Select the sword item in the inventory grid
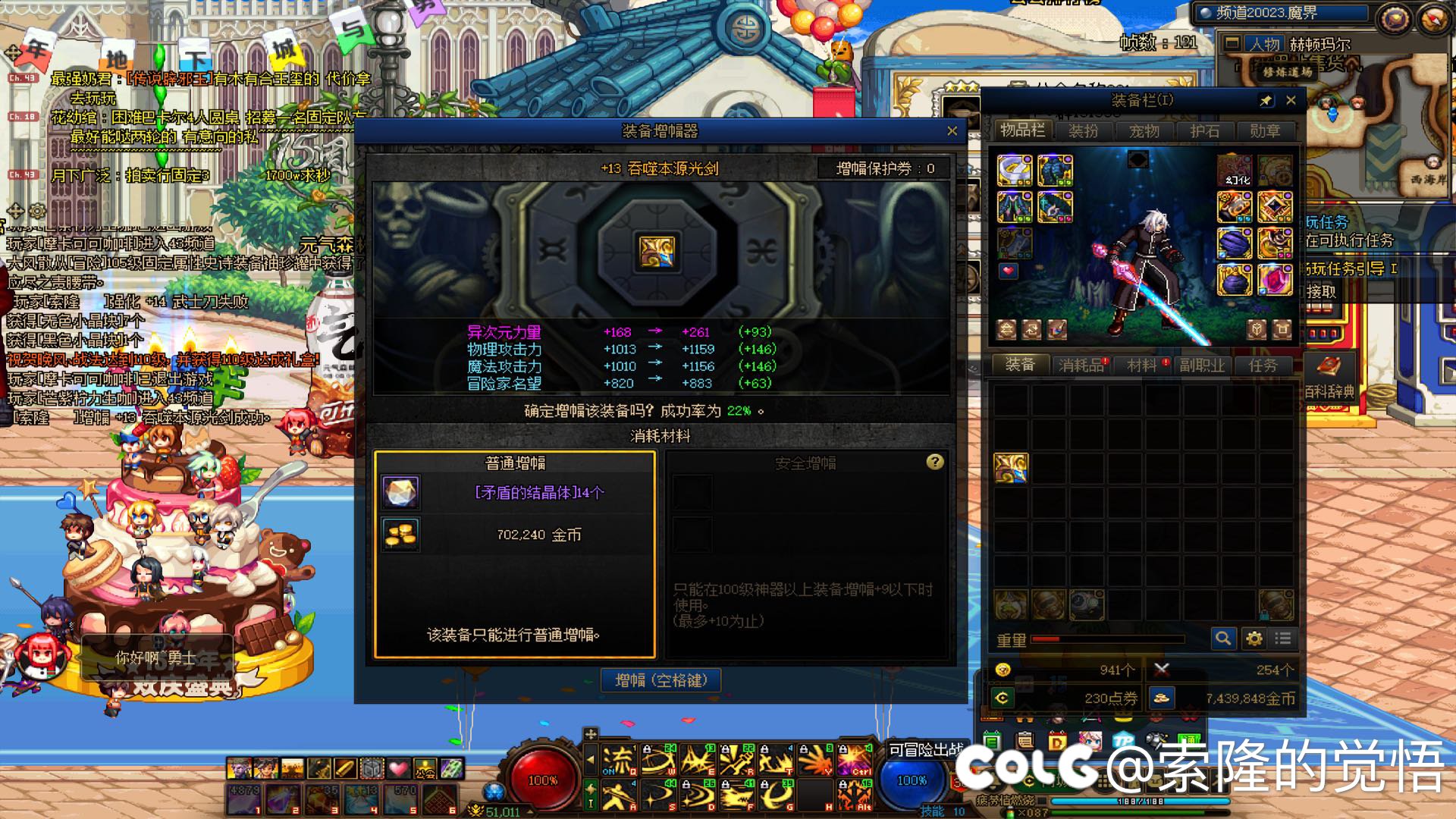1456x819 pixels. (1011, 468)
